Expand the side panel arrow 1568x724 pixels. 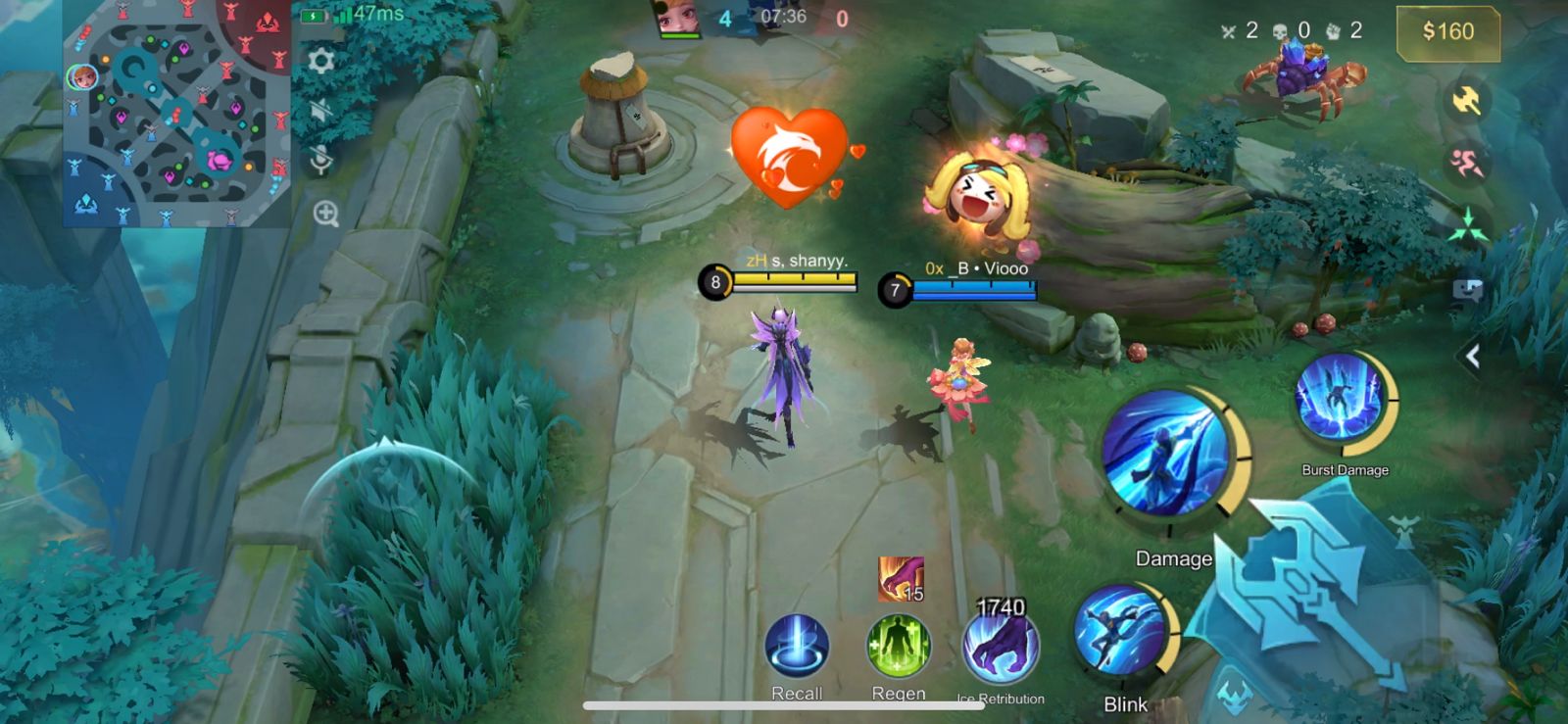click(1471, 357)
